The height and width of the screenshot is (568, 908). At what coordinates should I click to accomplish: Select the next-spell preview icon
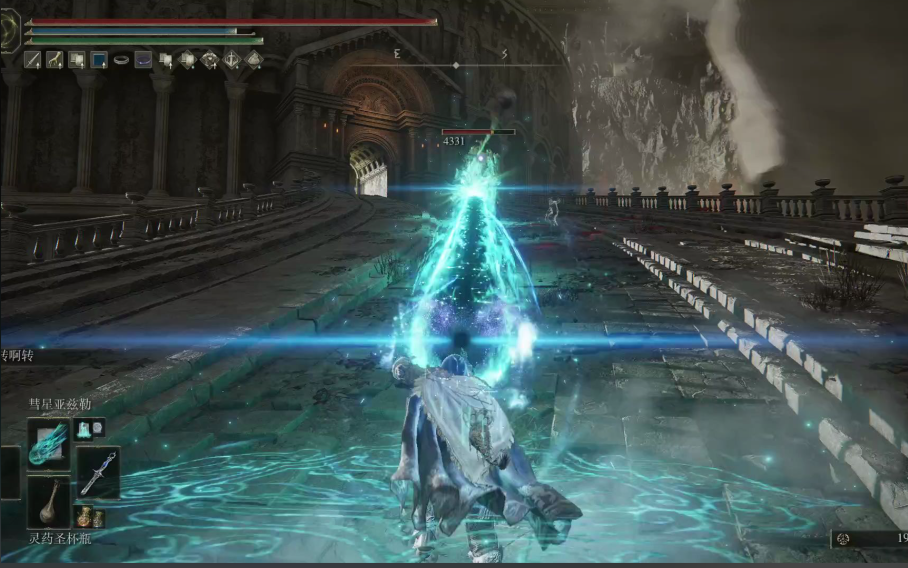90,429
